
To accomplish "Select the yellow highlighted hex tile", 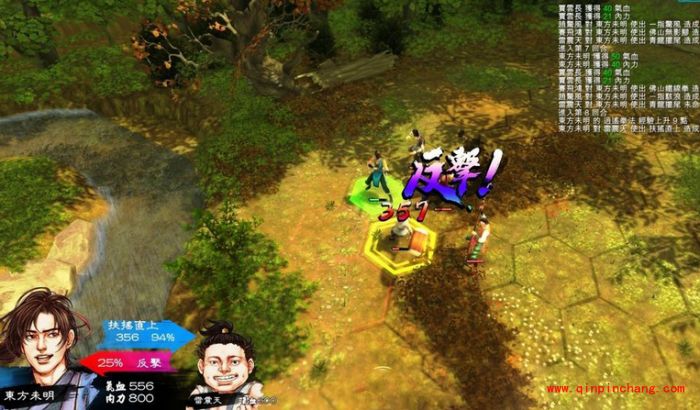I will click(401, 243).
